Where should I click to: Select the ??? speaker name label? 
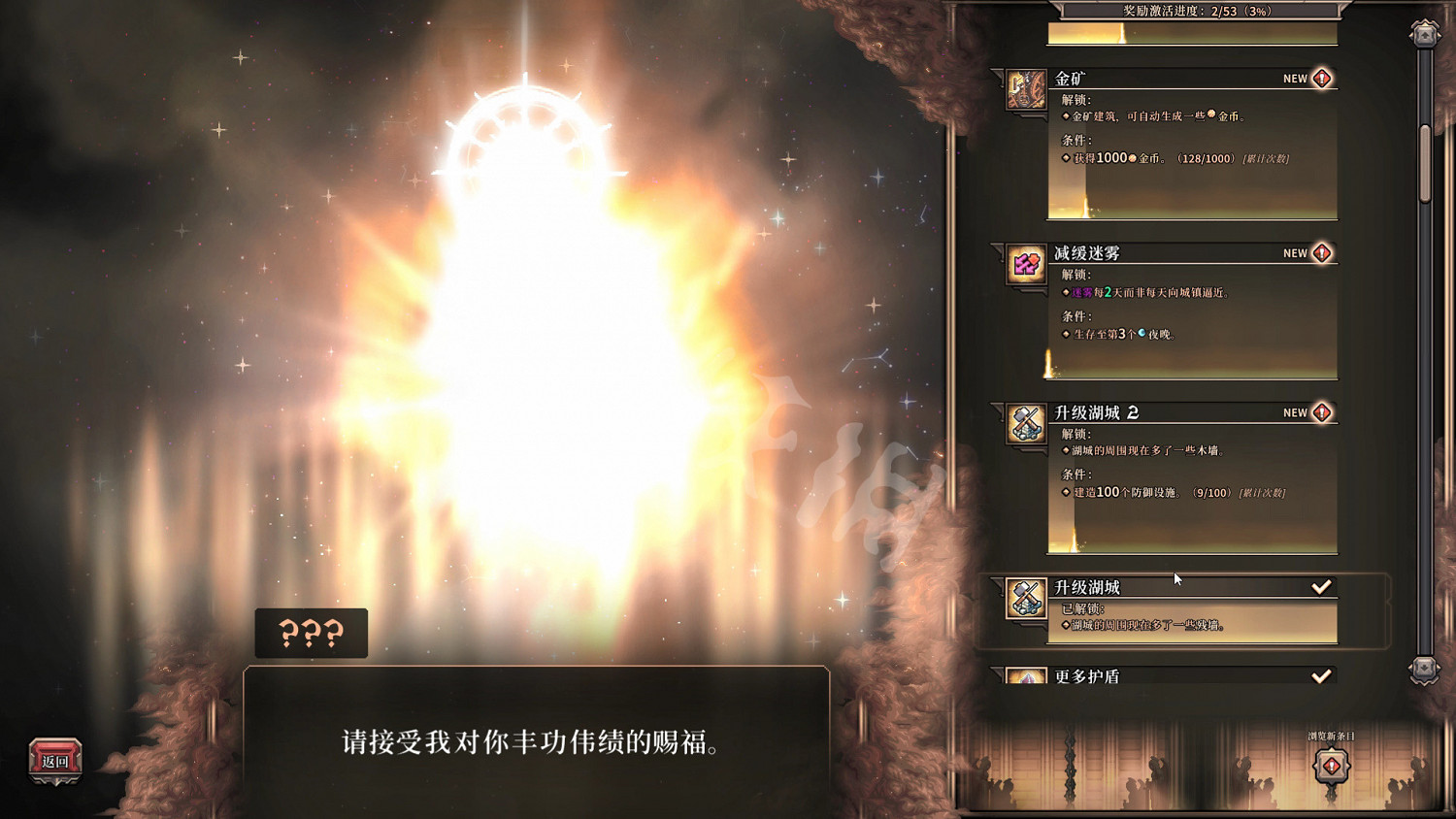(x=310, y=634)
